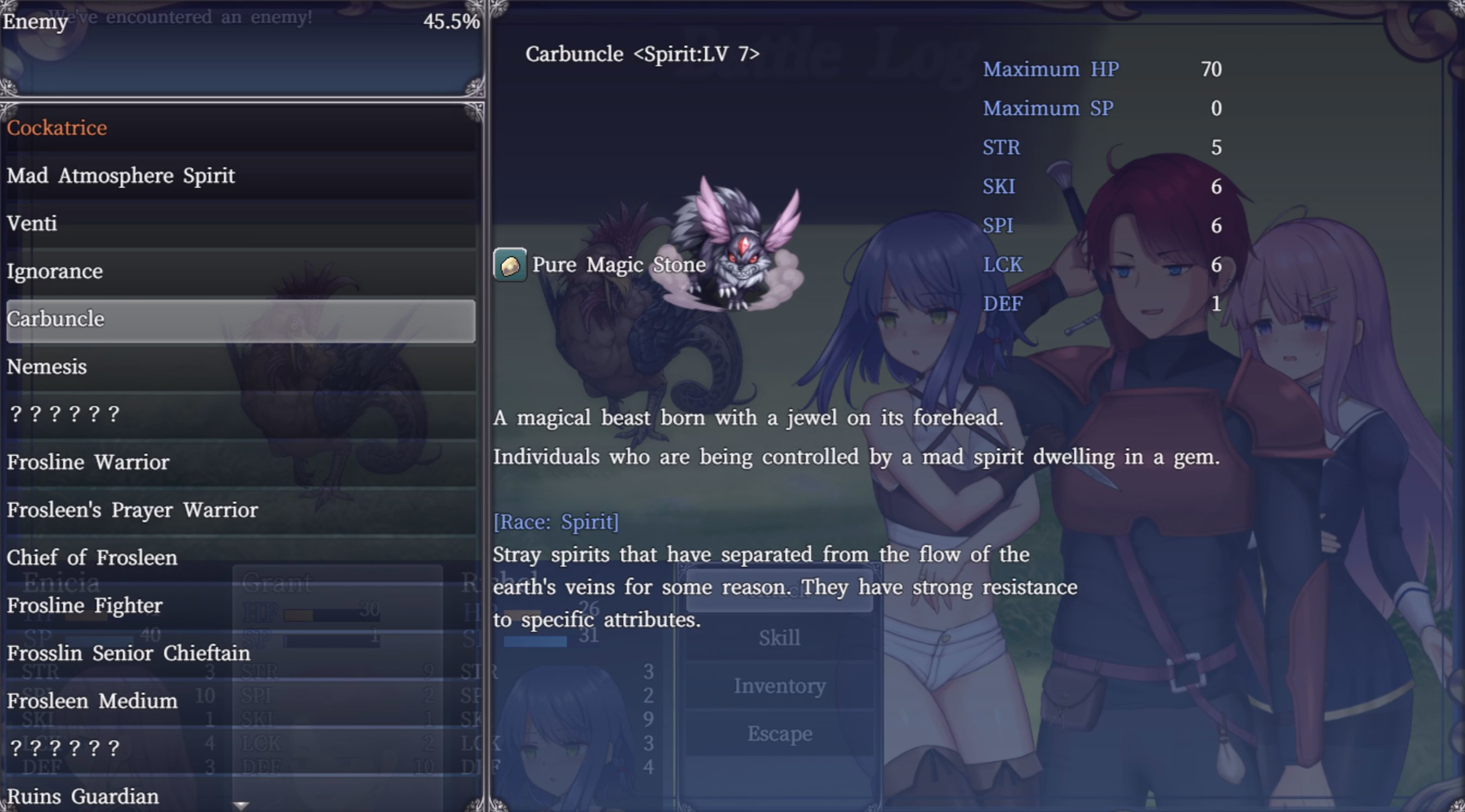Switch to the Enemy tab

[x=35, y=22]
